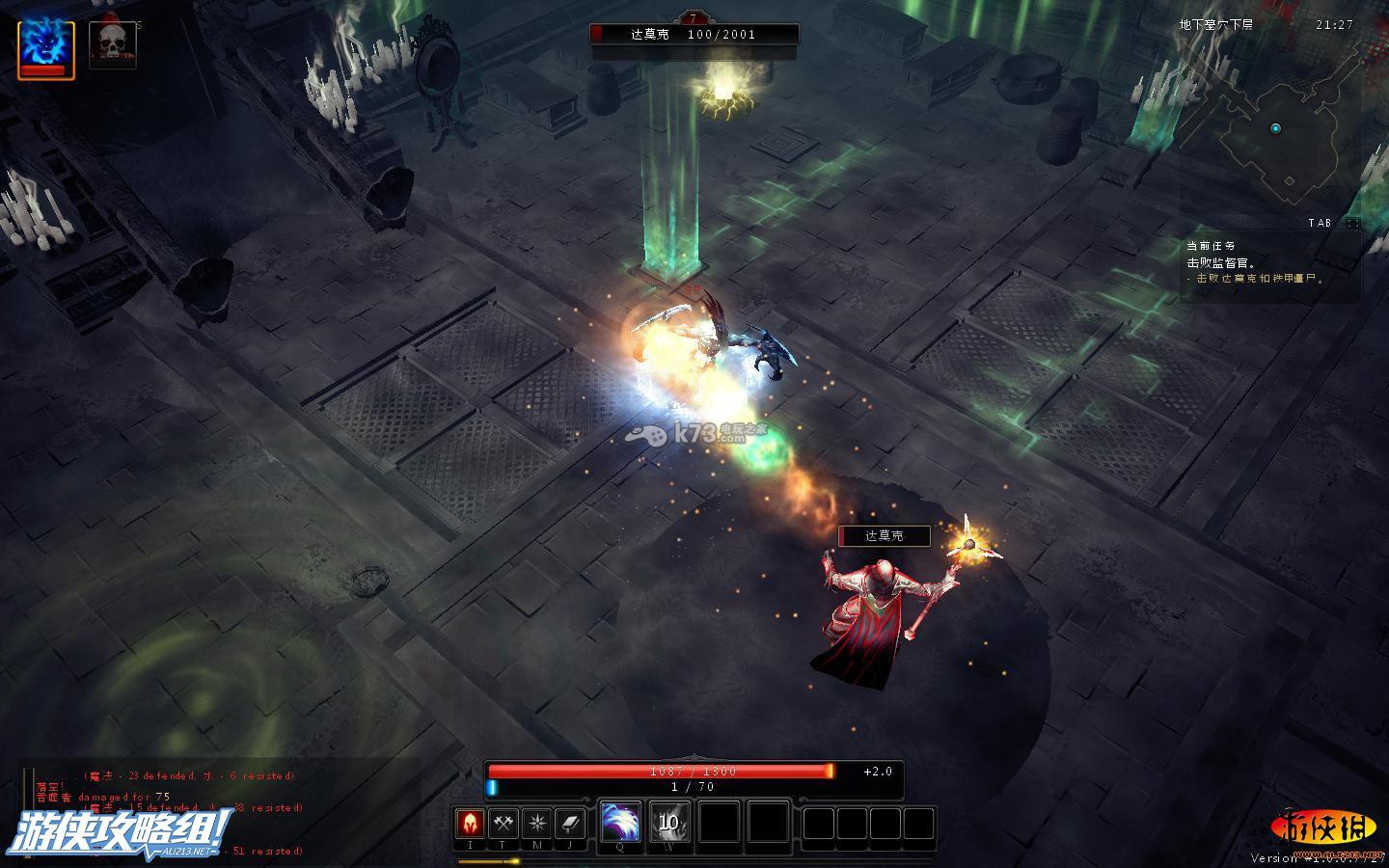Click the compass star map icon
The height and width of the screenshot is (868, 1389).
point(537,823)
